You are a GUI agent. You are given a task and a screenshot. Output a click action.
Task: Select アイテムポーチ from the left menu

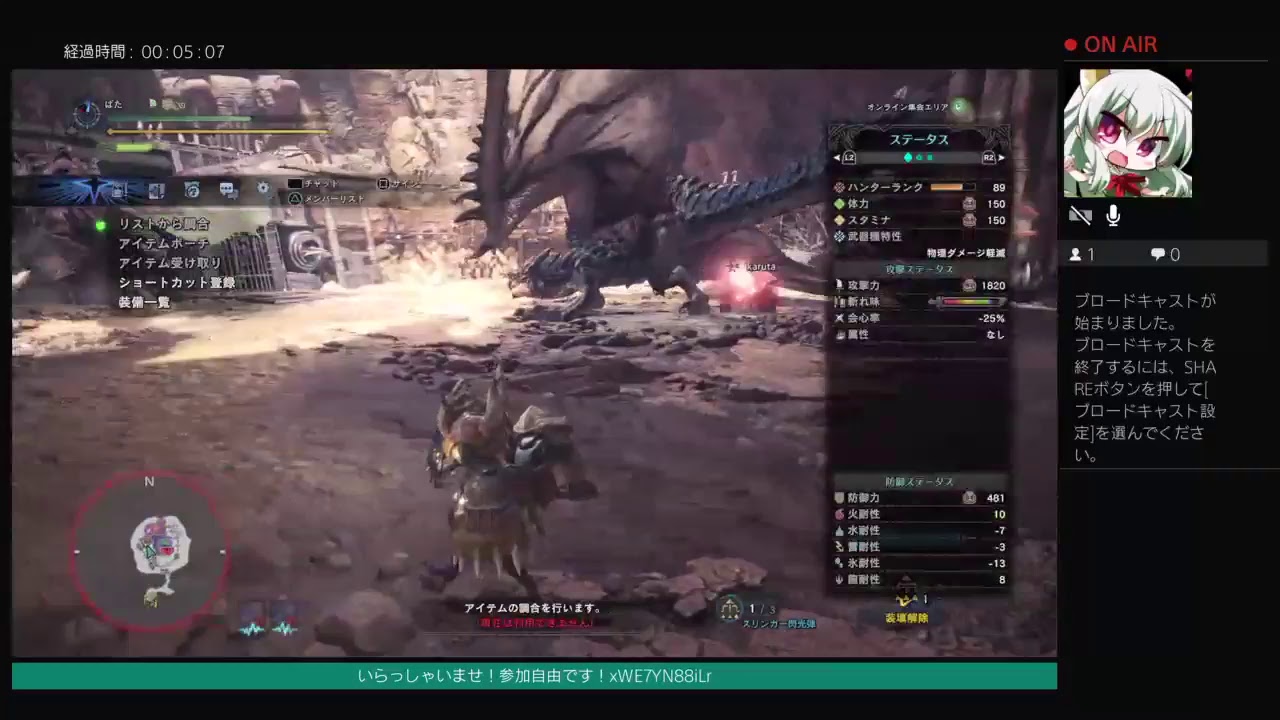click(x=163, y=243)
